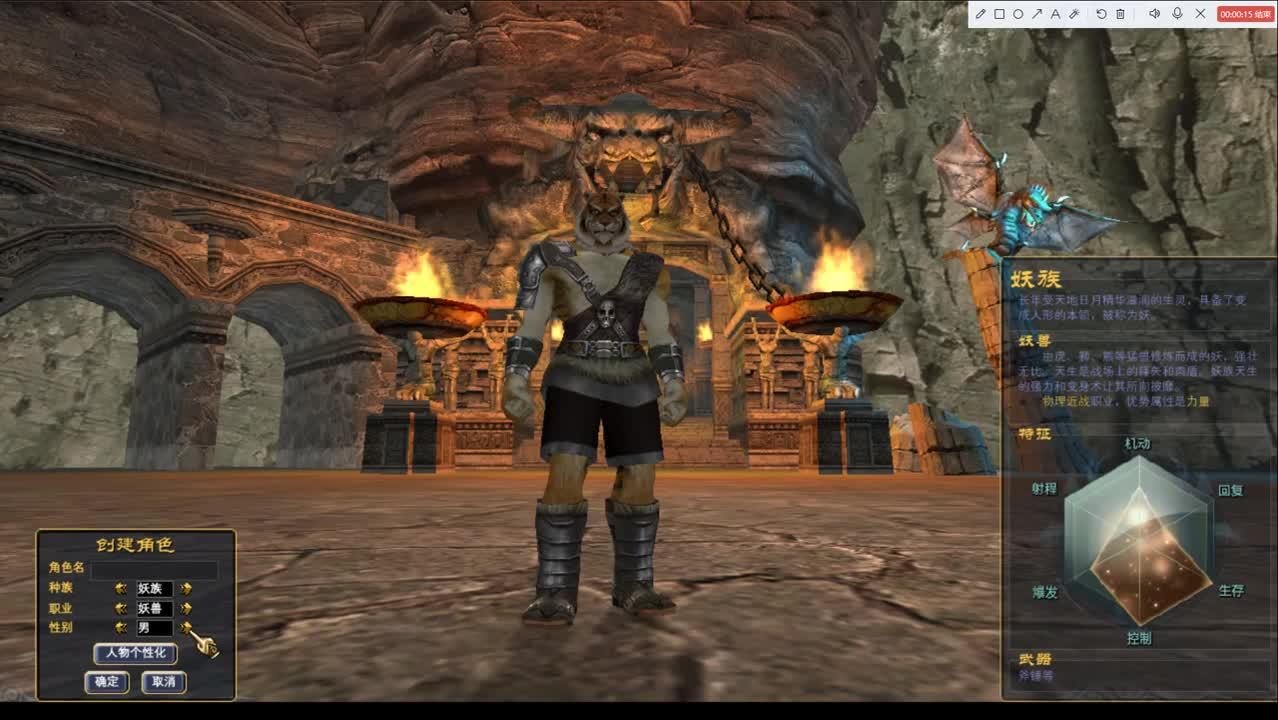Select previous race with 种族 left arrow
The height and width of the screenshot is (720, 1278).
121,589
